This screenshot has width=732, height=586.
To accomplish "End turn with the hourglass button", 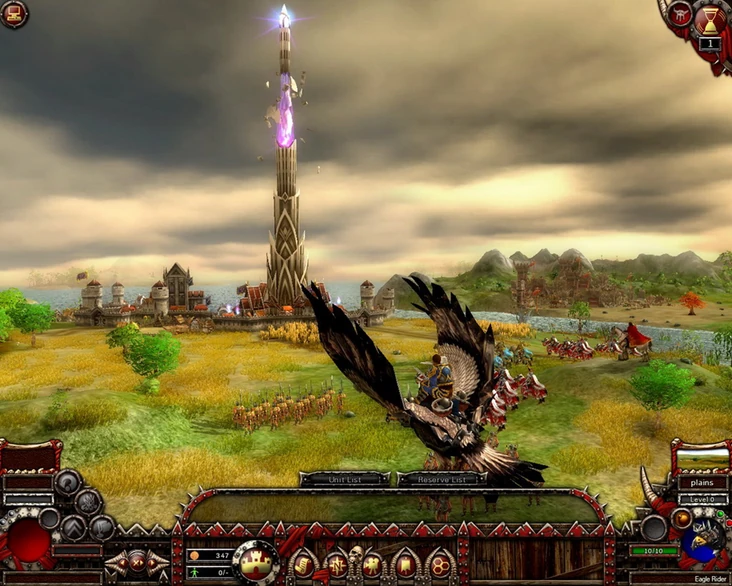I will click(711, 18).
